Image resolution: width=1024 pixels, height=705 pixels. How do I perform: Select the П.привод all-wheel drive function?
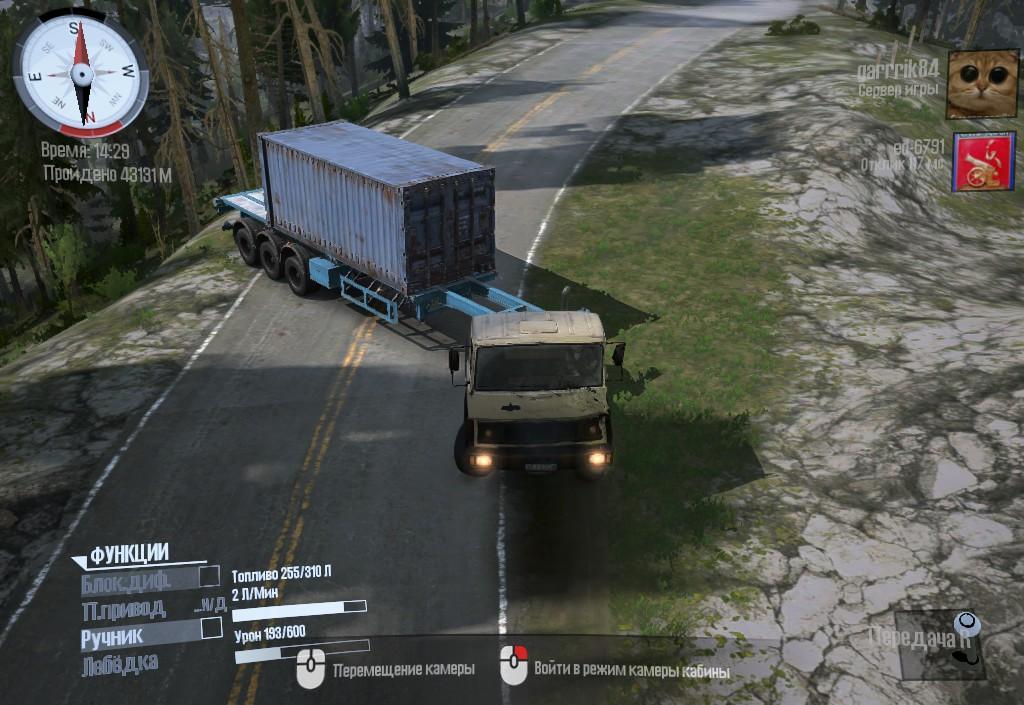124,609
